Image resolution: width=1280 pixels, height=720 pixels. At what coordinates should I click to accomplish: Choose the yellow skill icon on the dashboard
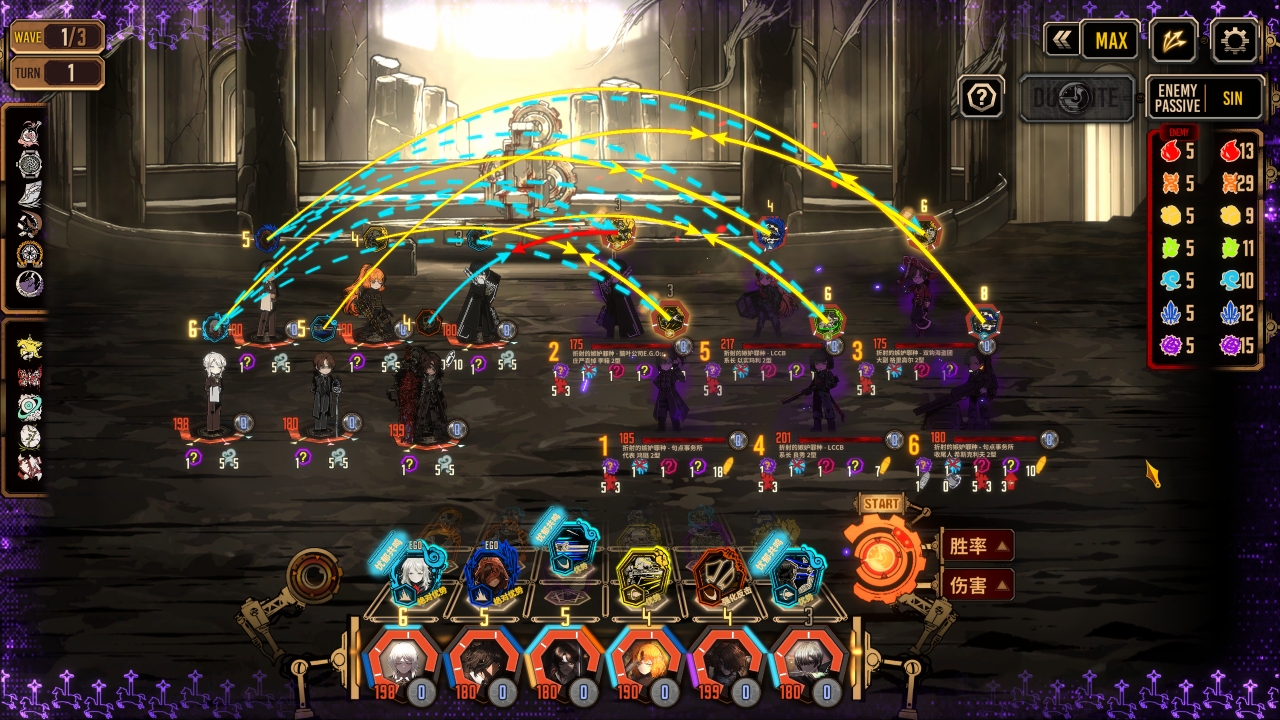[x=645, y=578]
